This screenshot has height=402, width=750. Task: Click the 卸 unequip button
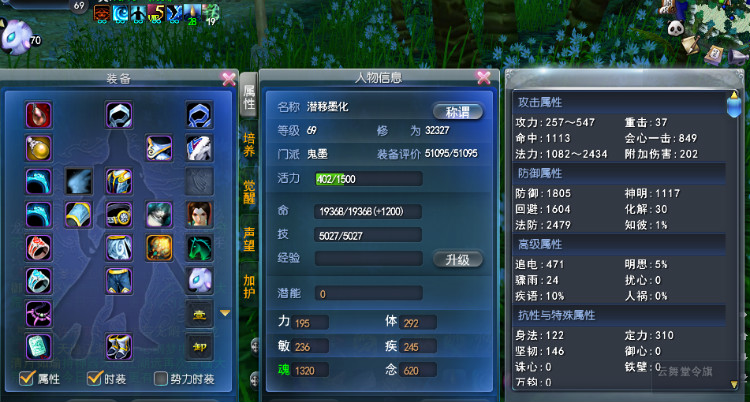tap(199, 347)
